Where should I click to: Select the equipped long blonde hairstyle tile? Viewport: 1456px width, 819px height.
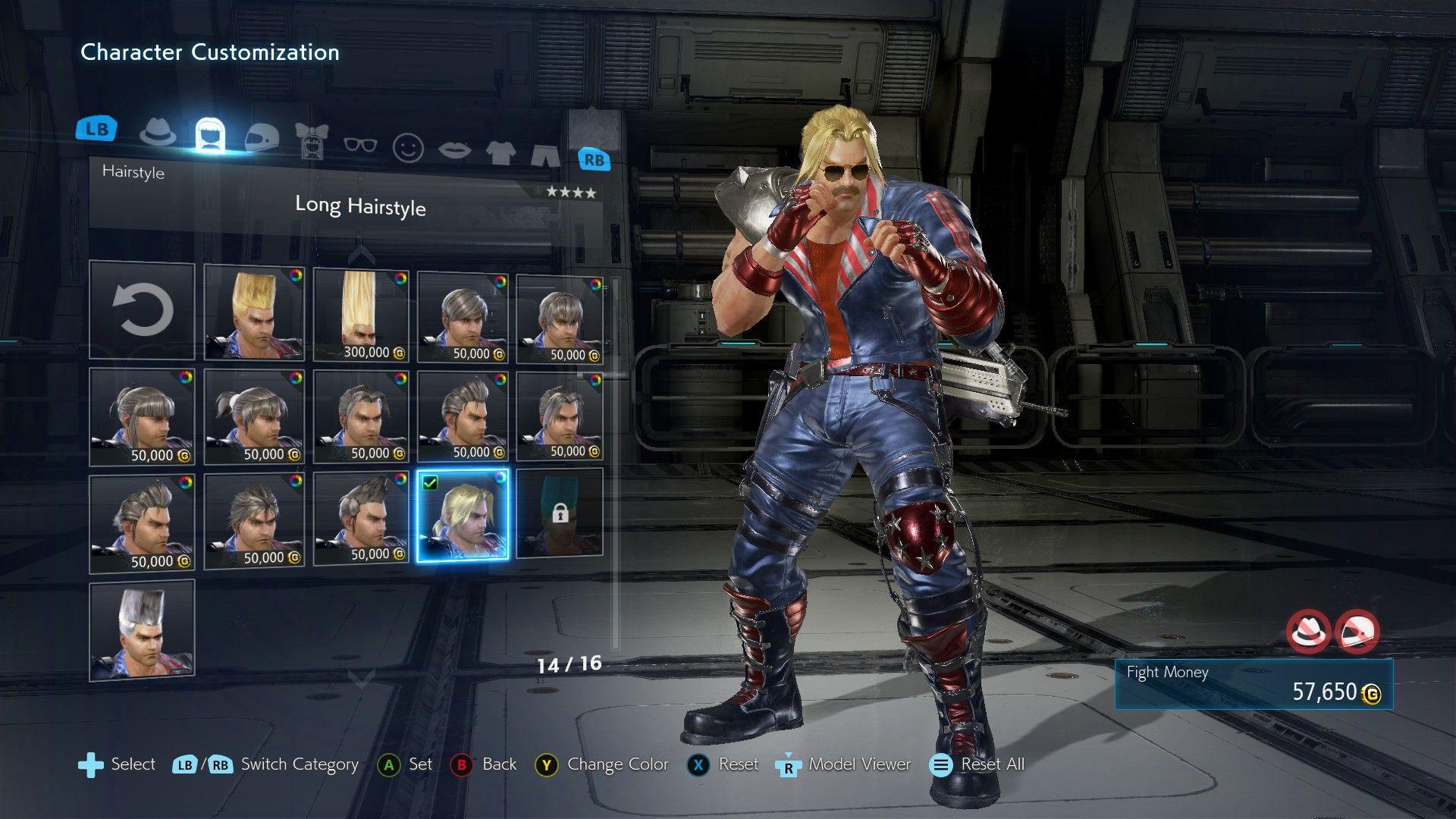463,515
